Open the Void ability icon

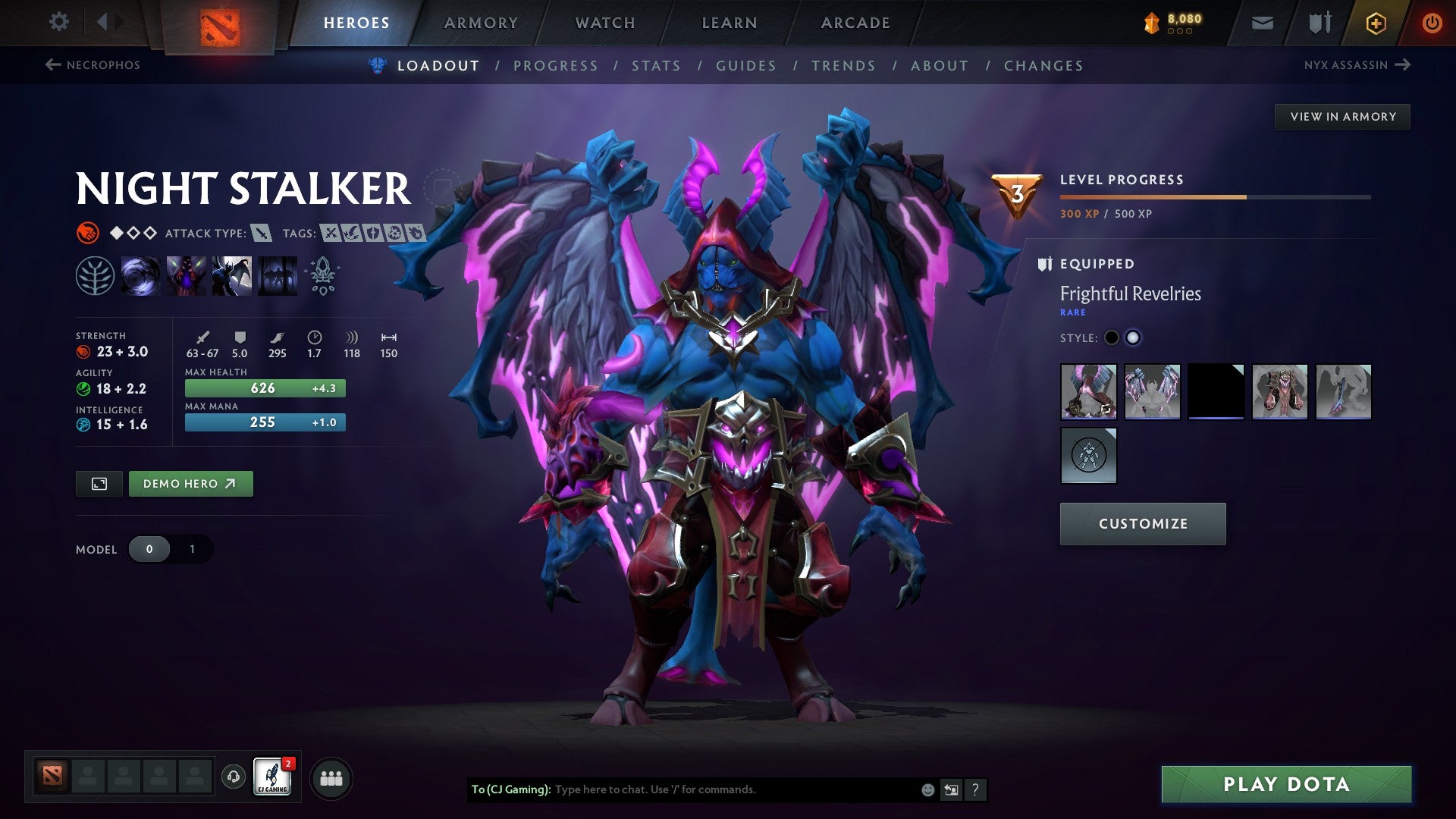coord(141,277)
